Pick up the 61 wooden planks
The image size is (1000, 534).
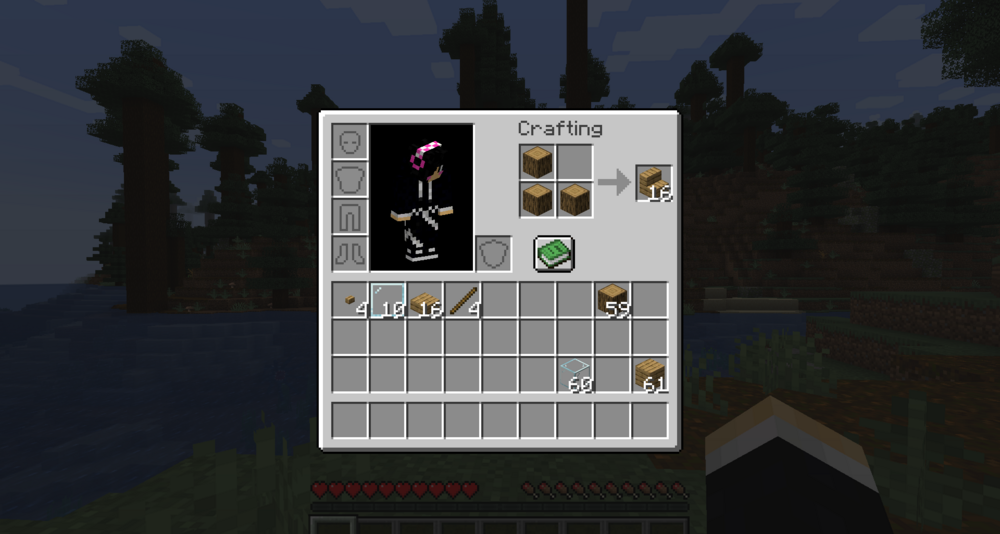tap(650, 375)
